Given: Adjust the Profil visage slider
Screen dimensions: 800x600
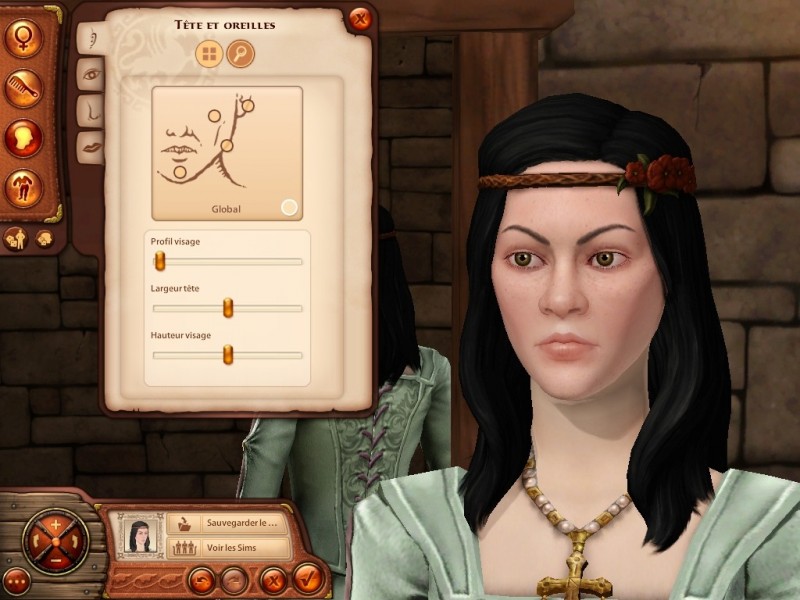Looking at the screenshot, I should point(159,261).
